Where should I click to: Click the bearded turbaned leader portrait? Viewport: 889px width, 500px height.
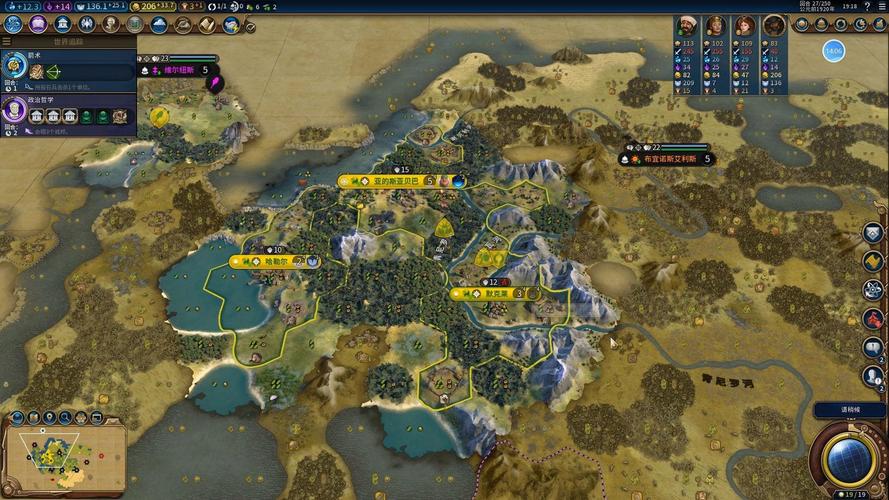[x=686, y=26]
